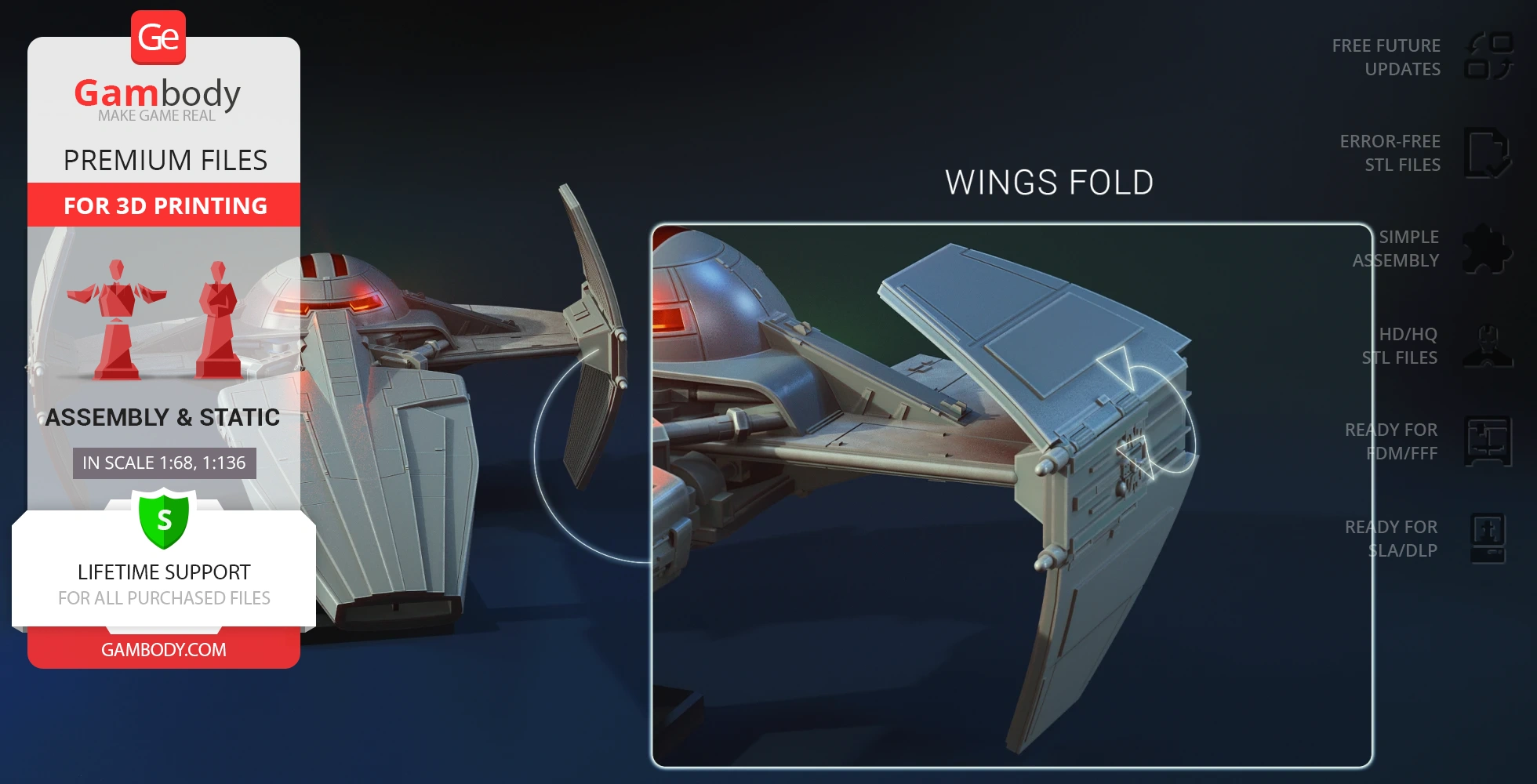
Task: Click the Simple Assembly puzzle icon
Action: [x=1488, y=249]
